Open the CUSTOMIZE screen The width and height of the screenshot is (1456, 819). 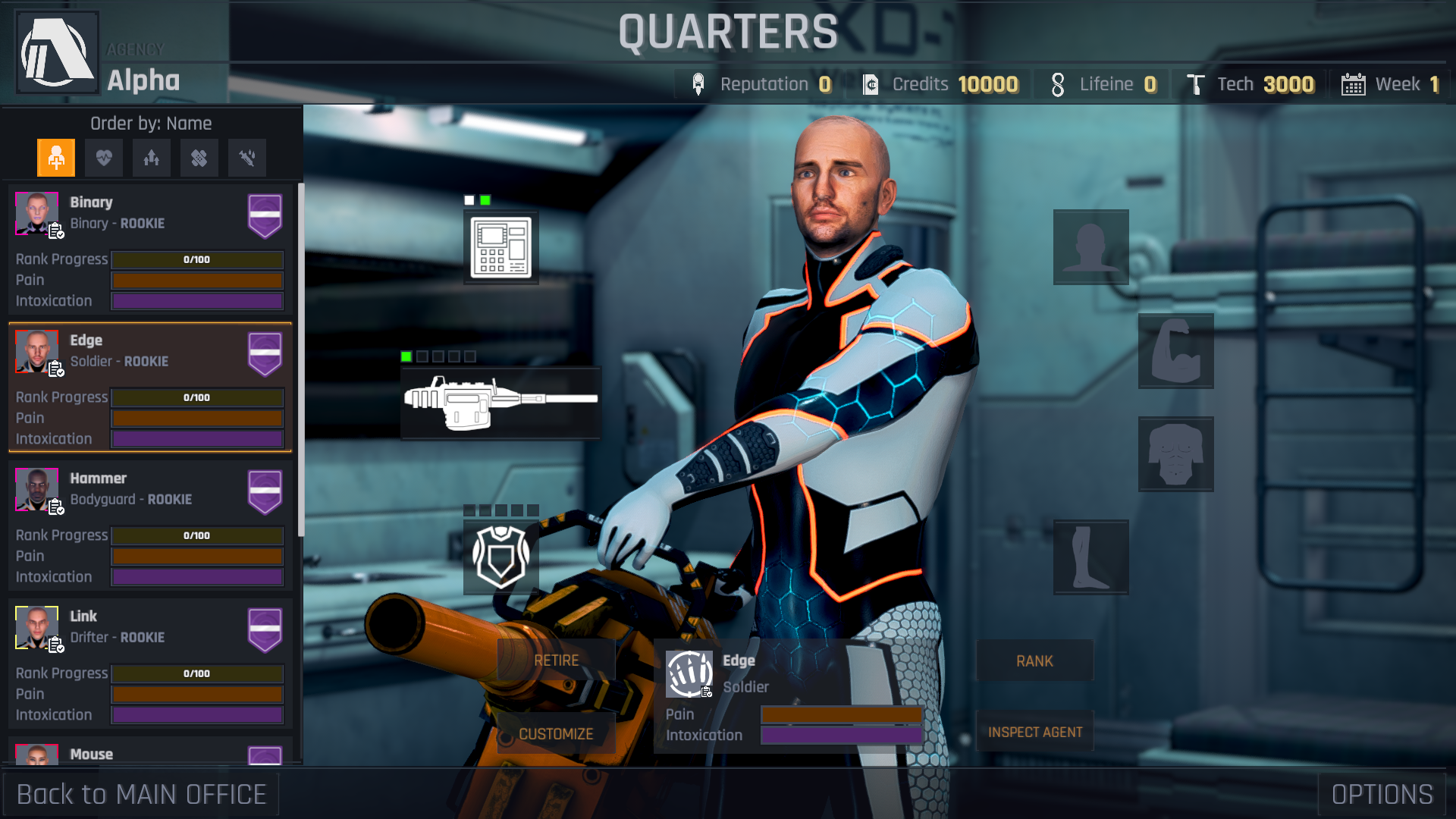click(556, 733)
